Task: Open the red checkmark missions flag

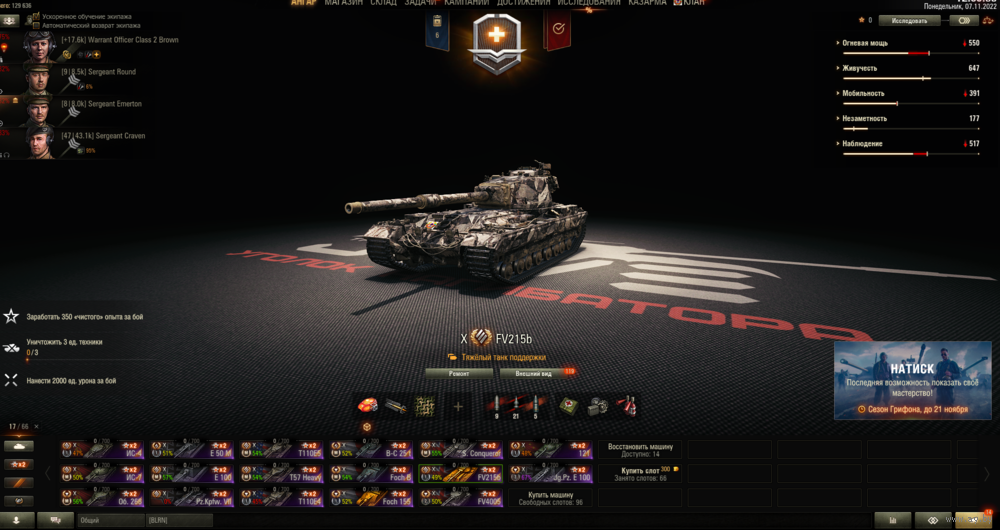Action: pos(556,33)
